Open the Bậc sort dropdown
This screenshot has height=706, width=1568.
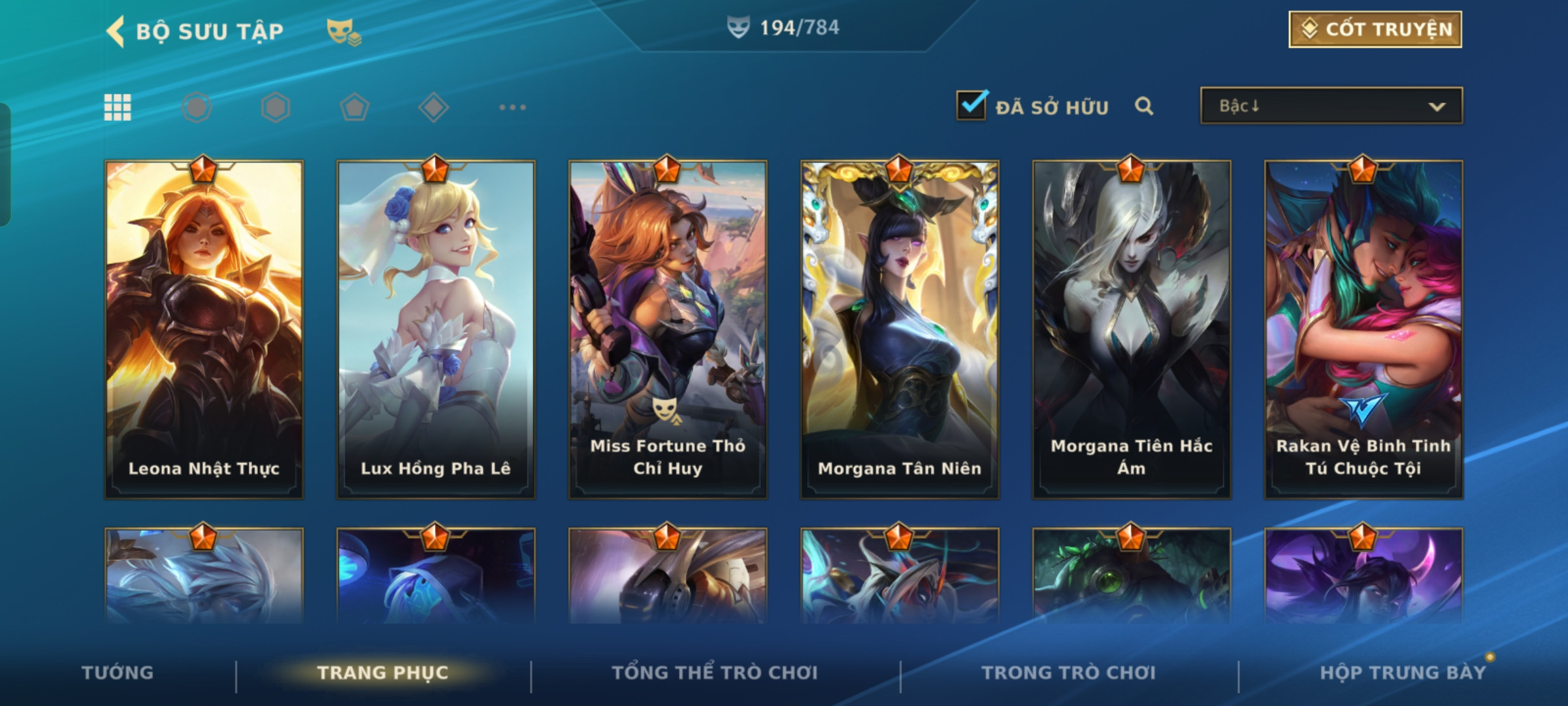click(x=1331, y=106)
